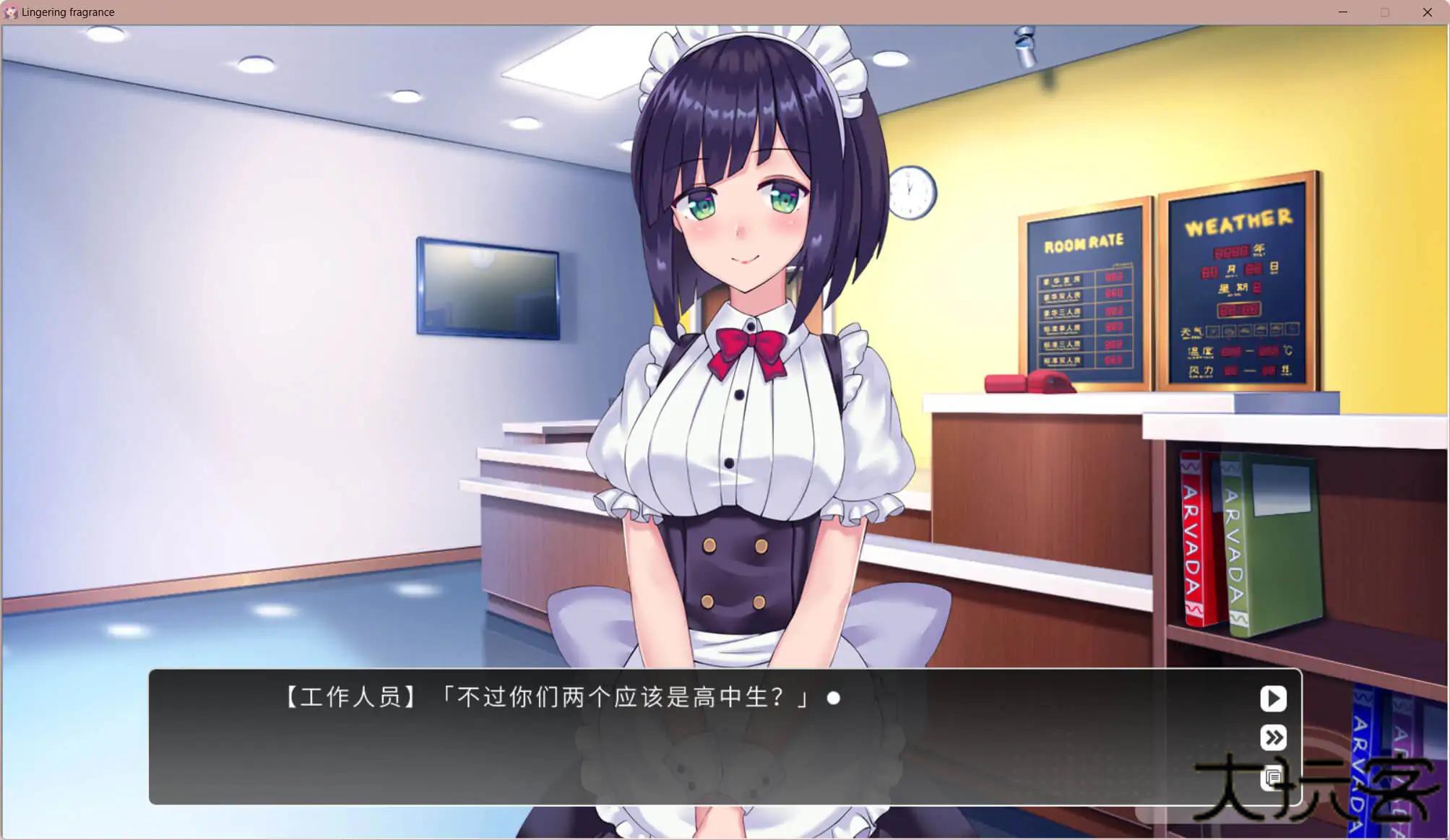Close the Lingering fragrance game window

[1427, 12]
